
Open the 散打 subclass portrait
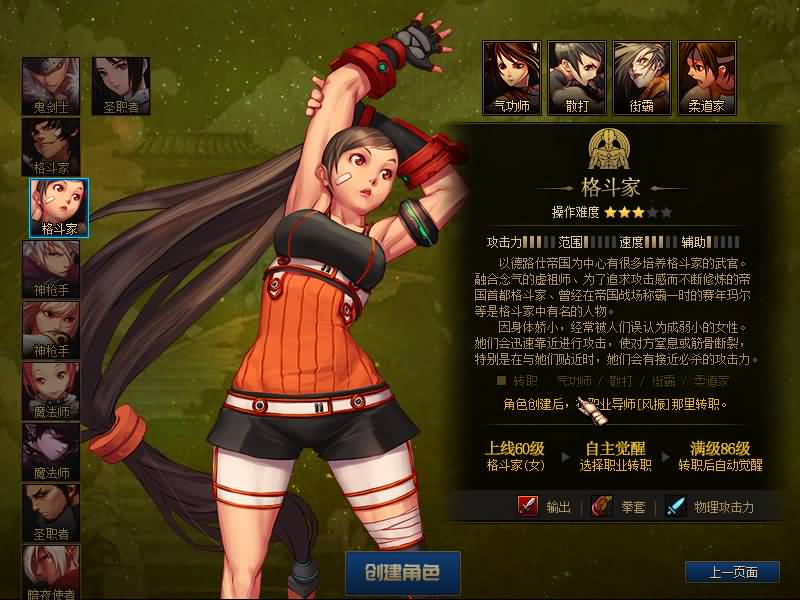pos(576,76)
